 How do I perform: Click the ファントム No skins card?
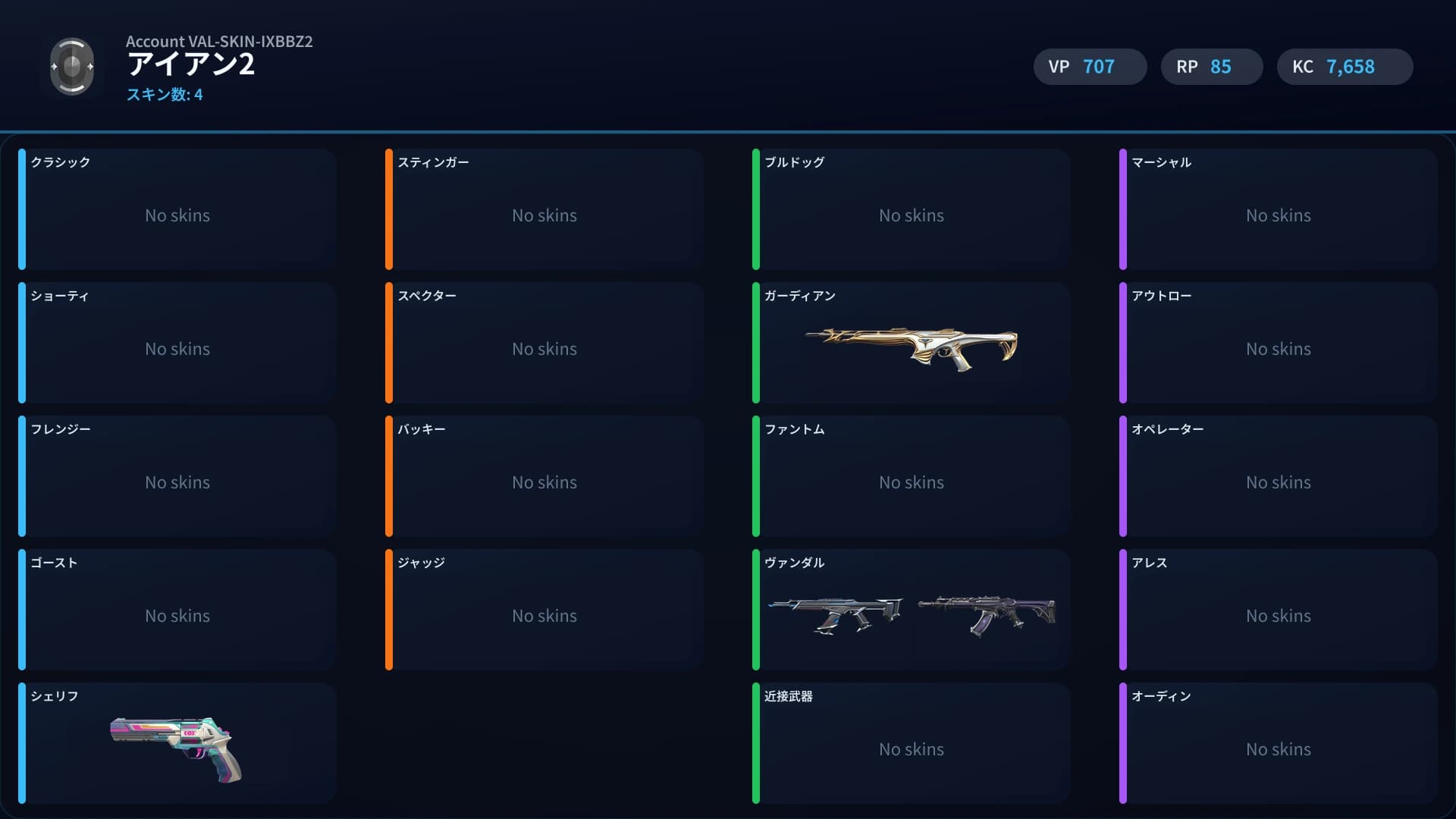pos(911,476)
